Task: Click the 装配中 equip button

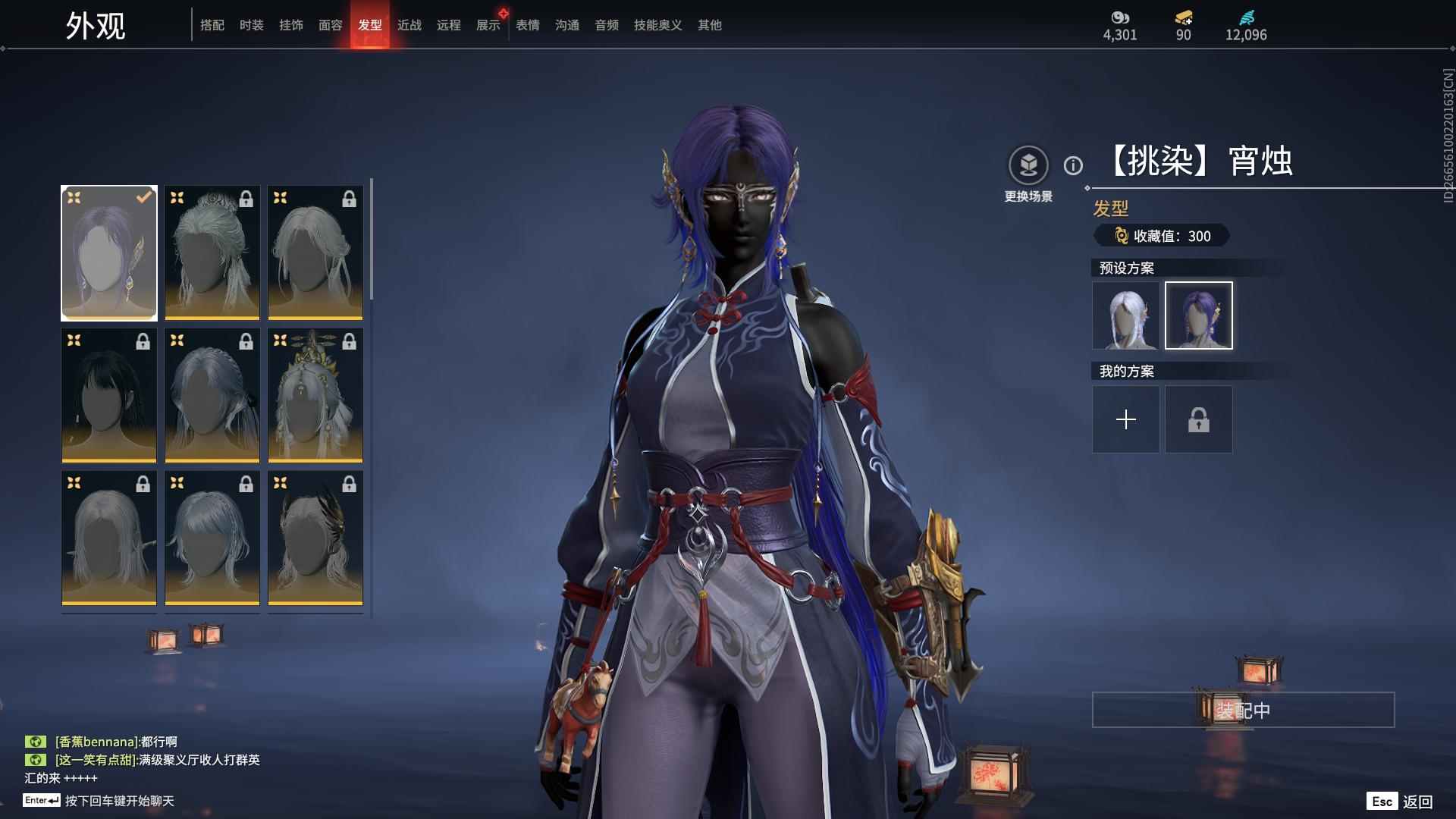Action: pyautogui.click(x=1243, y=710)
